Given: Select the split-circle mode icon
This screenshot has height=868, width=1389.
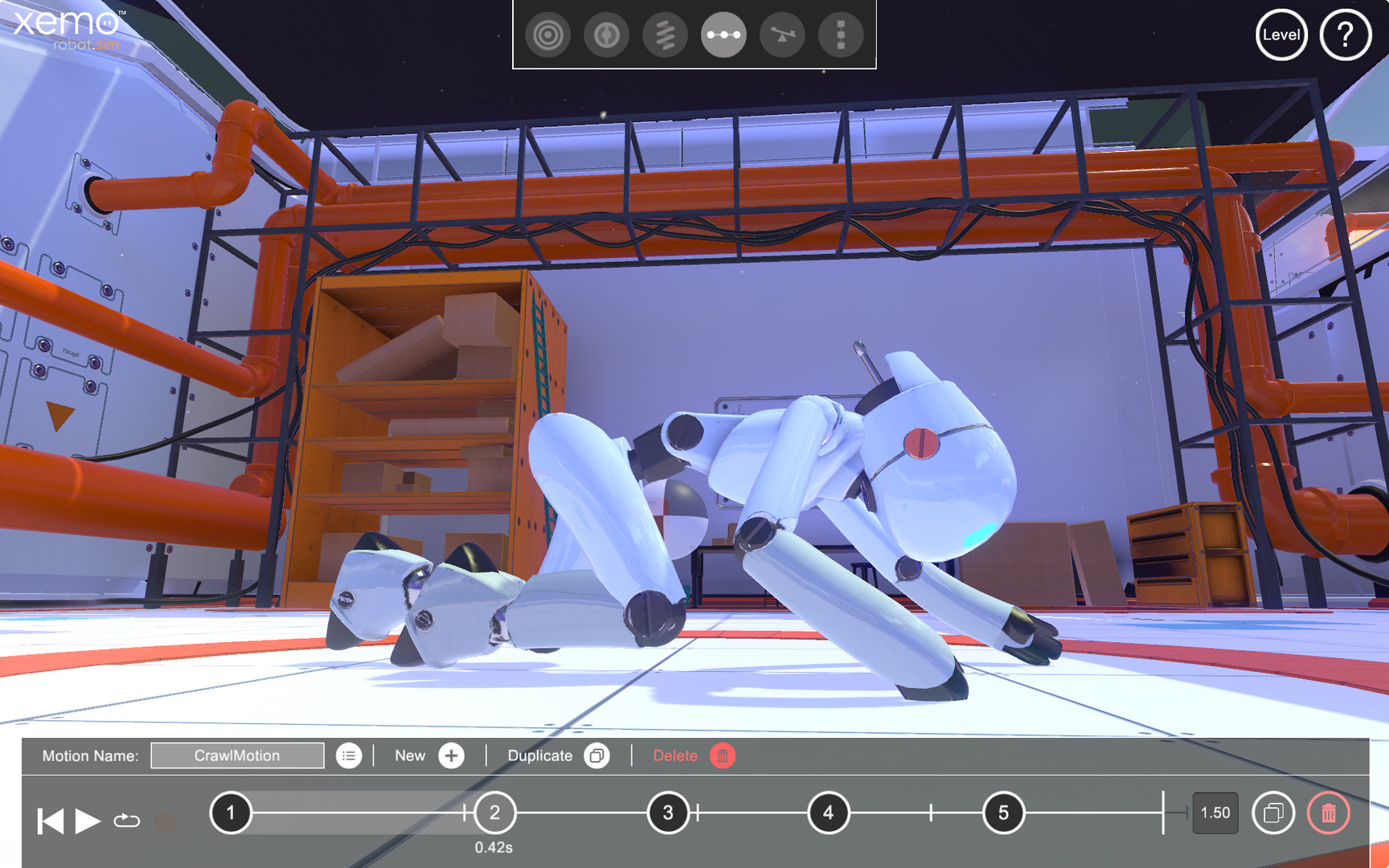Looking at the screenshot, I should click(607, 35).
